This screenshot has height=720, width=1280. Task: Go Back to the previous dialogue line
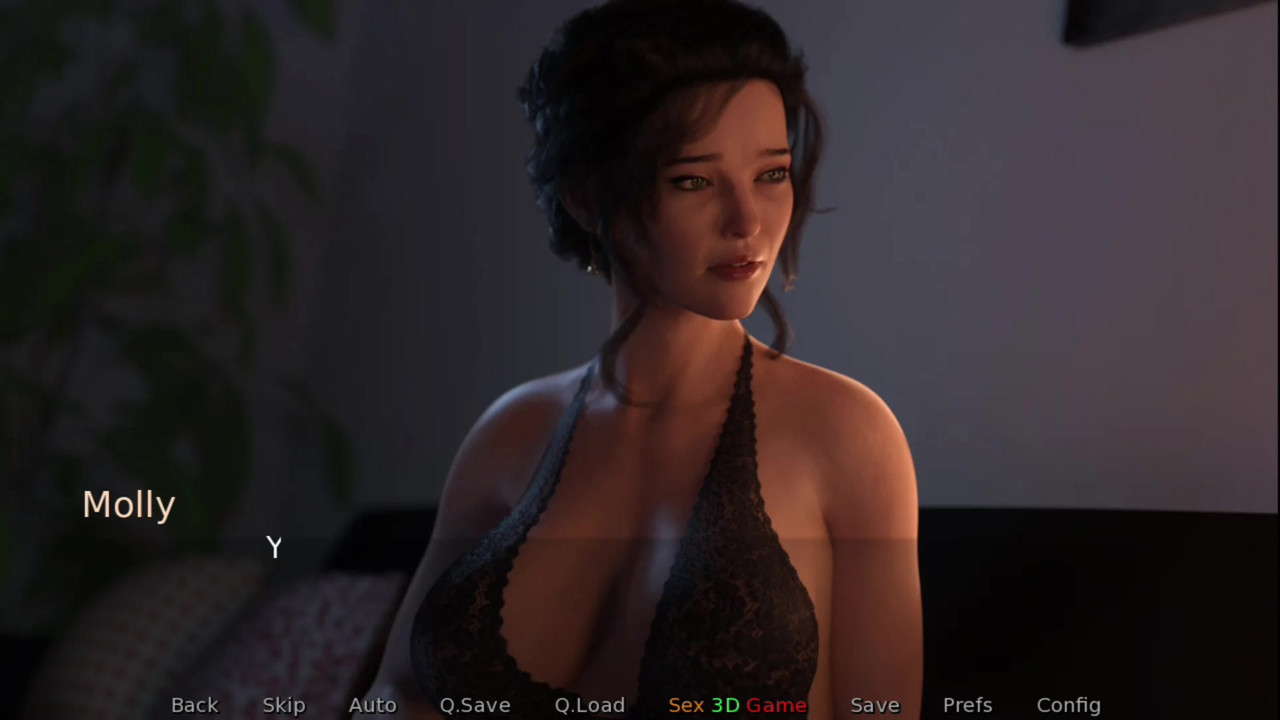click(194, 705)
